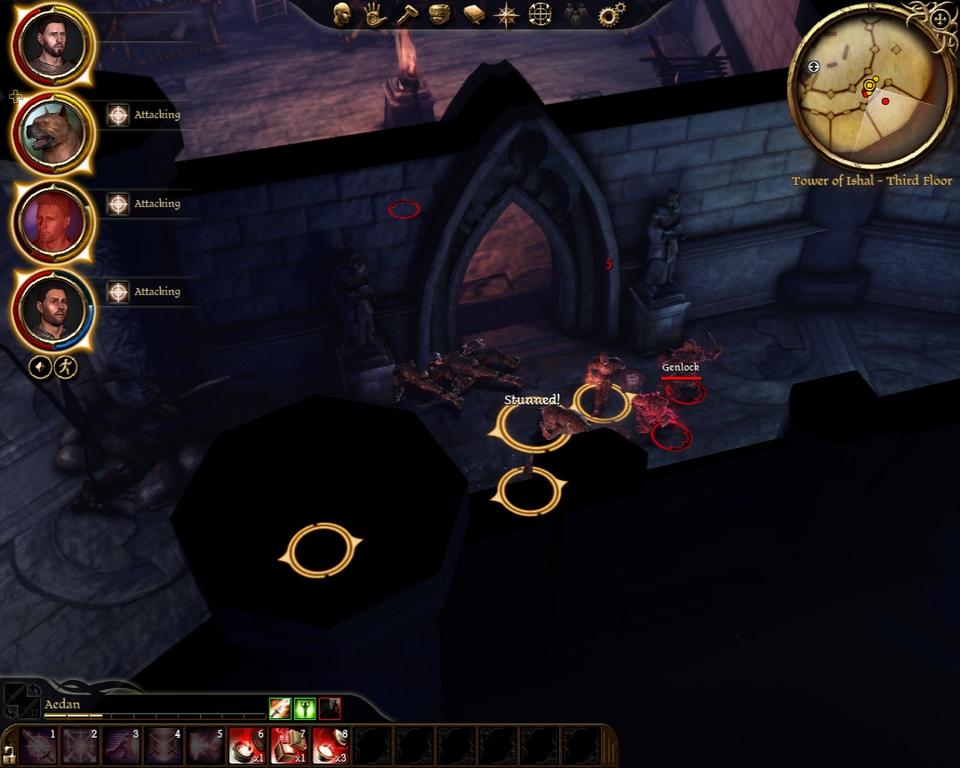This screenshot has height=768, width=960.
Task: Click the globe grid icon in top bar
Action: coord(540,15)
